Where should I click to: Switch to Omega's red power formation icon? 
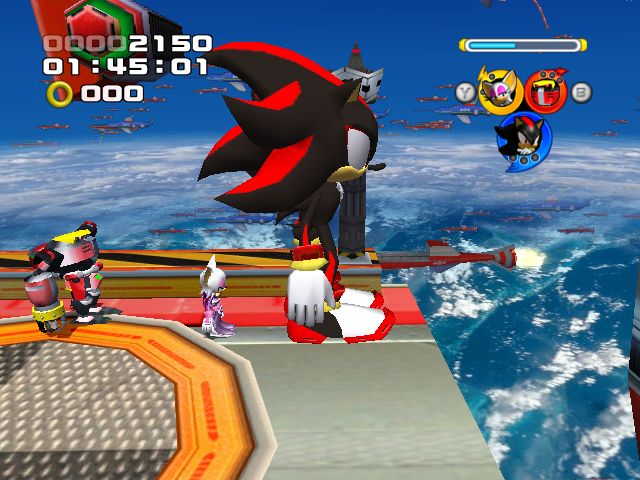545,92
